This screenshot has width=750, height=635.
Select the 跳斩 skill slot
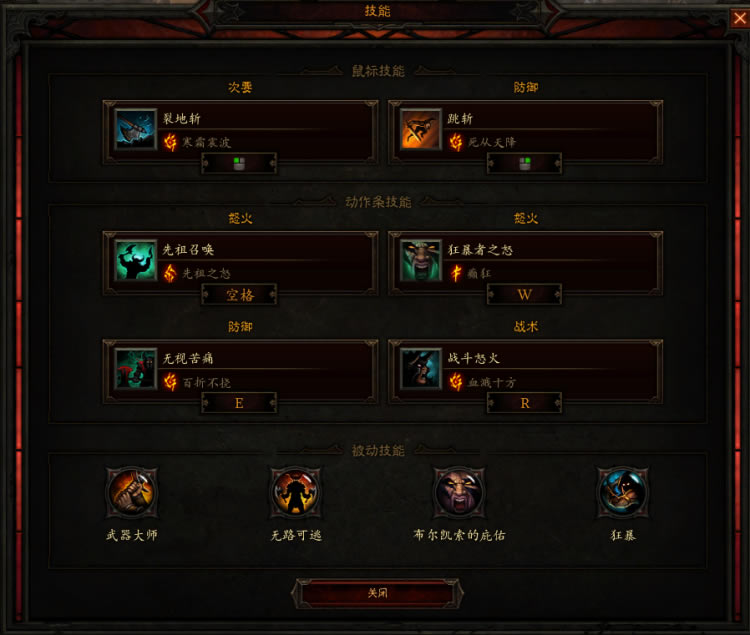(x=525, y=129)
